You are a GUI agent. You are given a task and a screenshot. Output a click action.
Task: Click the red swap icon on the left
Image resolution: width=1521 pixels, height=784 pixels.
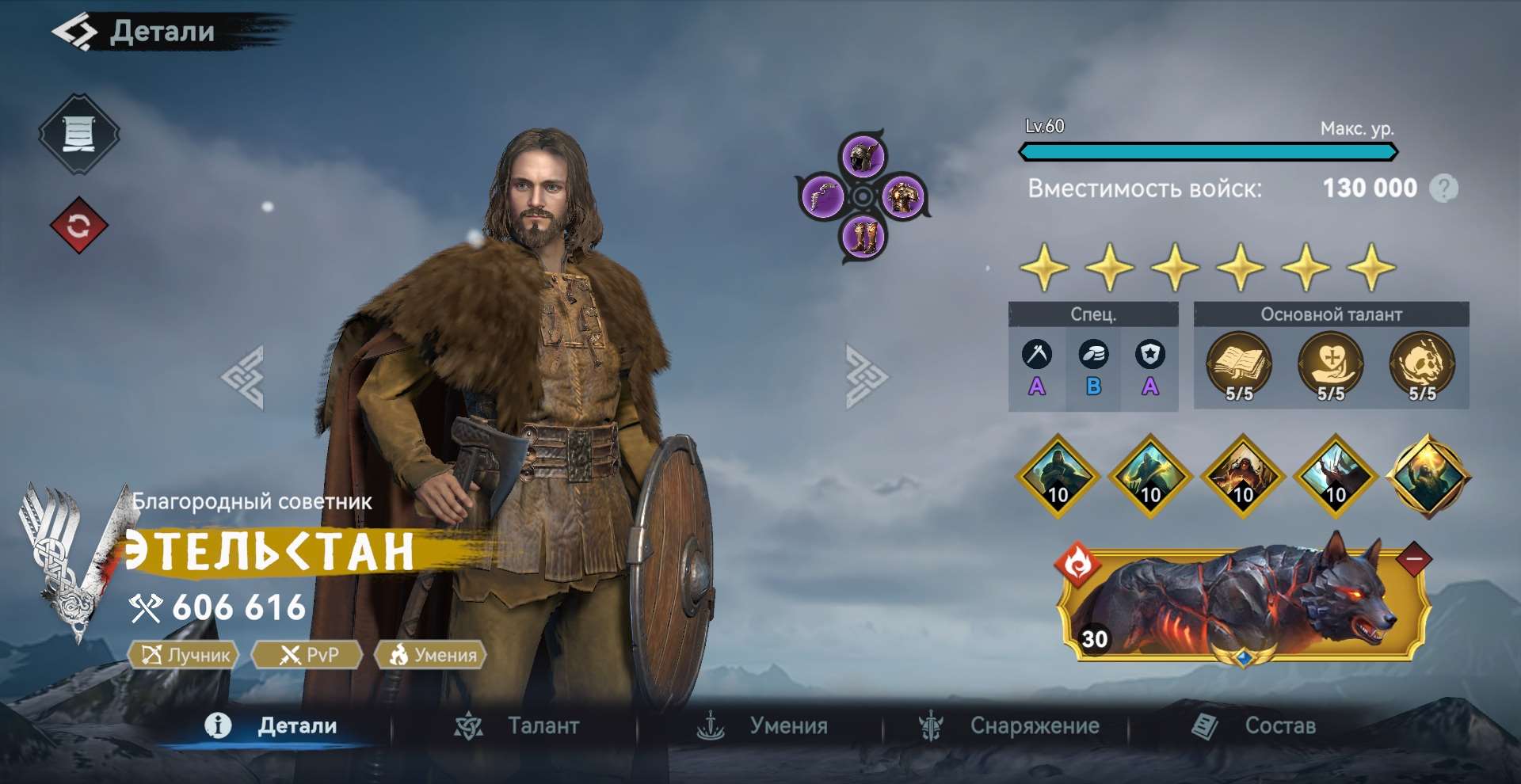pyautogui.click(x=78, y=224)
